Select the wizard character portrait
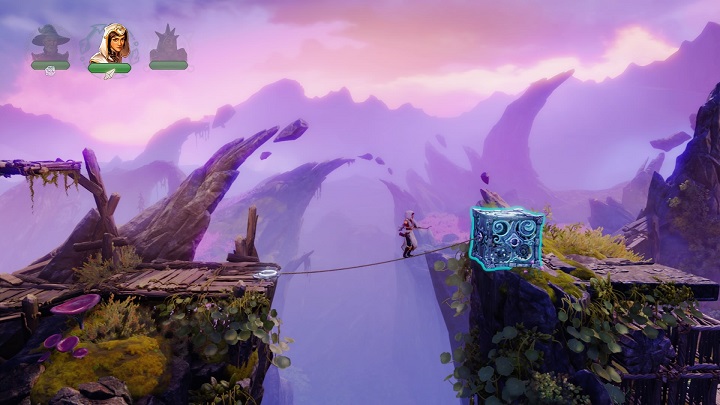This screenshot has width=720, height=405. pyautogui.click(x=50, y=45)
